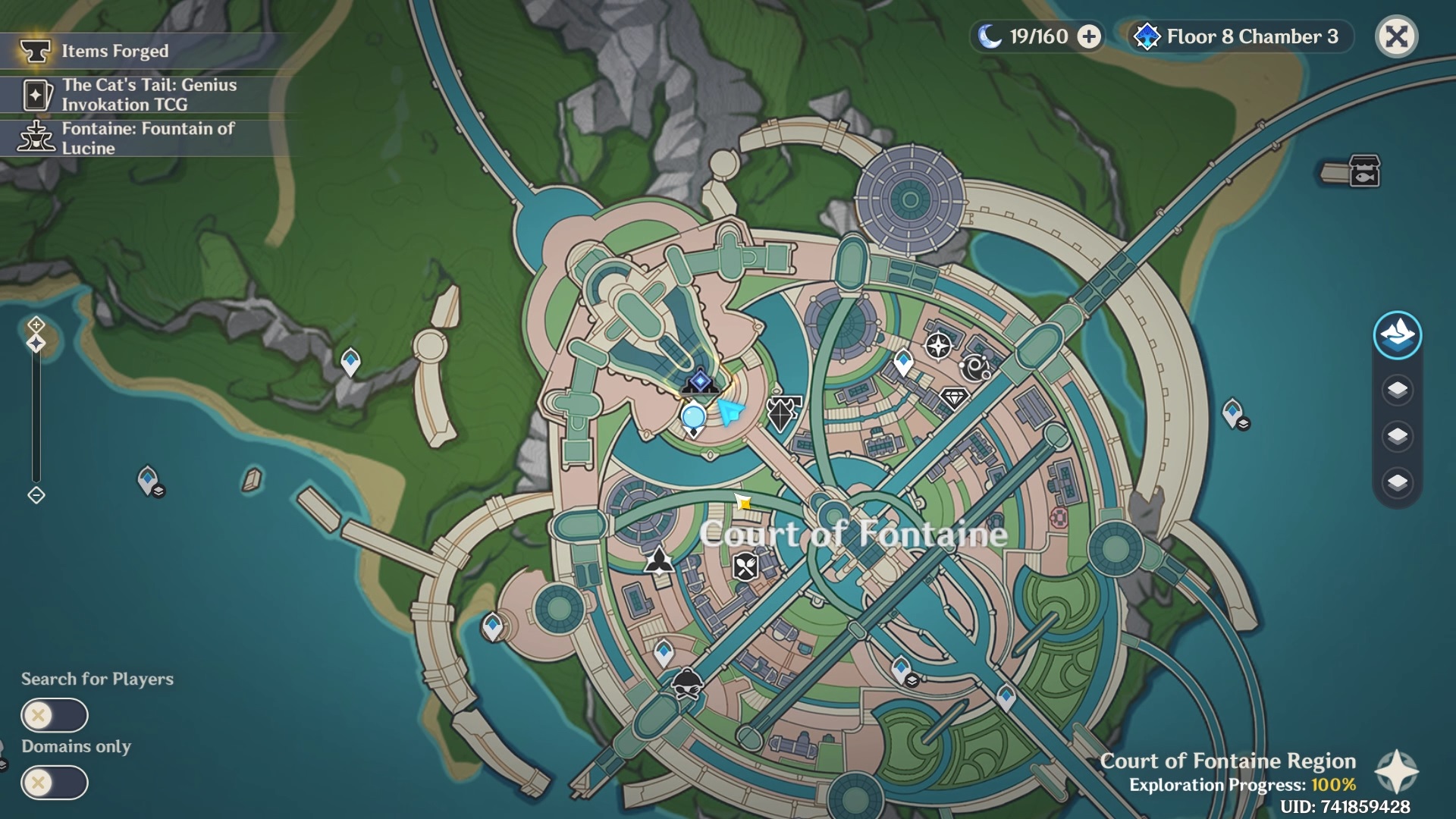
Task: Click the yellow quest marker
Action: point(743,502)
